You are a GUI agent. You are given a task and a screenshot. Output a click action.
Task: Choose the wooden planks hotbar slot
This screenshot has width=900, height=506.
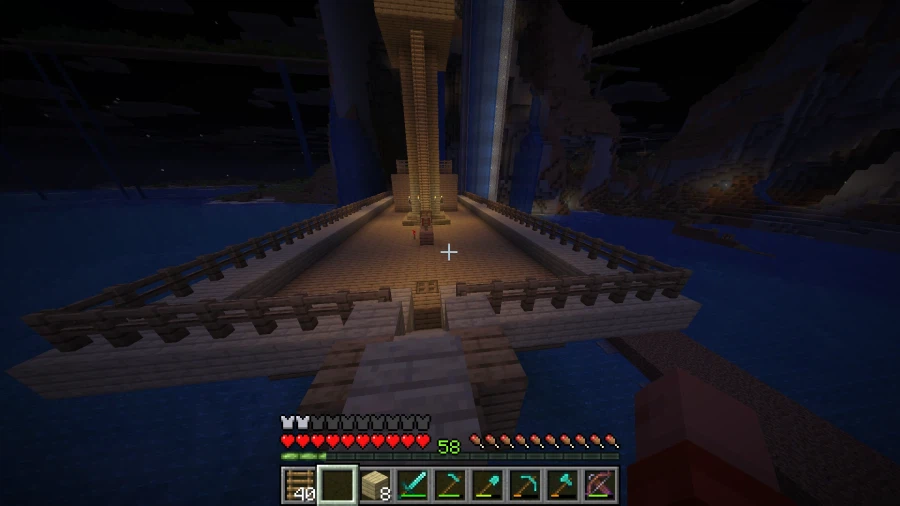(375, 485)
